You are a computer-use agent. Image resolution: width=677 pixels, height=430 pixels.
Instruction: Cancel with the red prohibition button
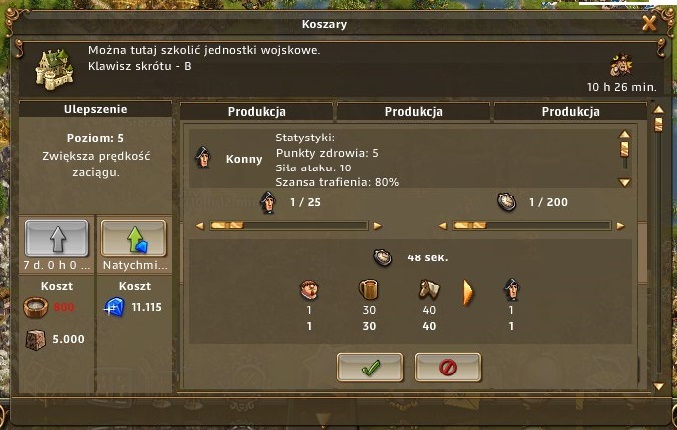point(447,367)
